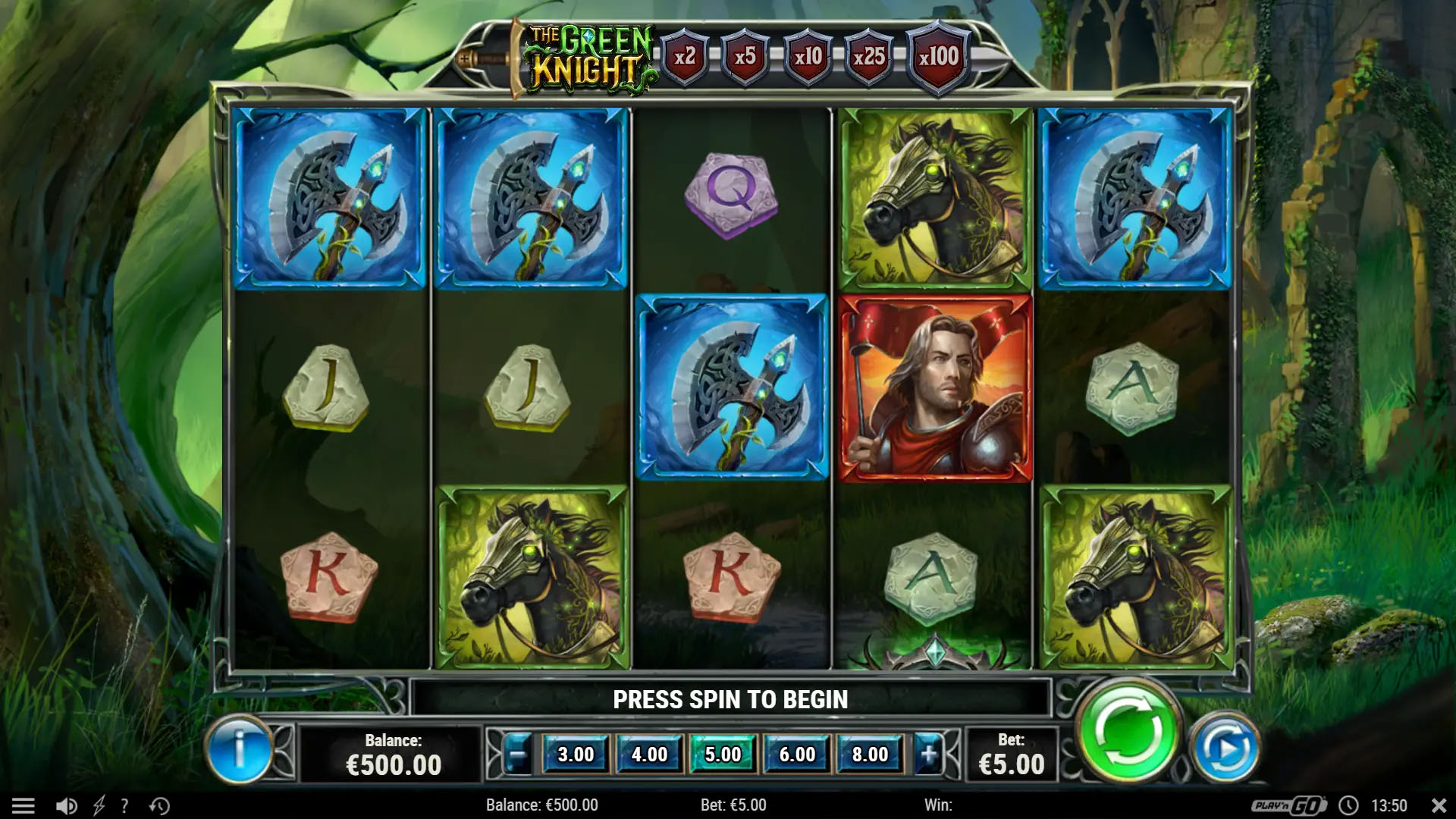The height and width of the screenshot is (819, 1456).
Task: Select the €5.00 bet toggle
Action: [x=722, y=755]
